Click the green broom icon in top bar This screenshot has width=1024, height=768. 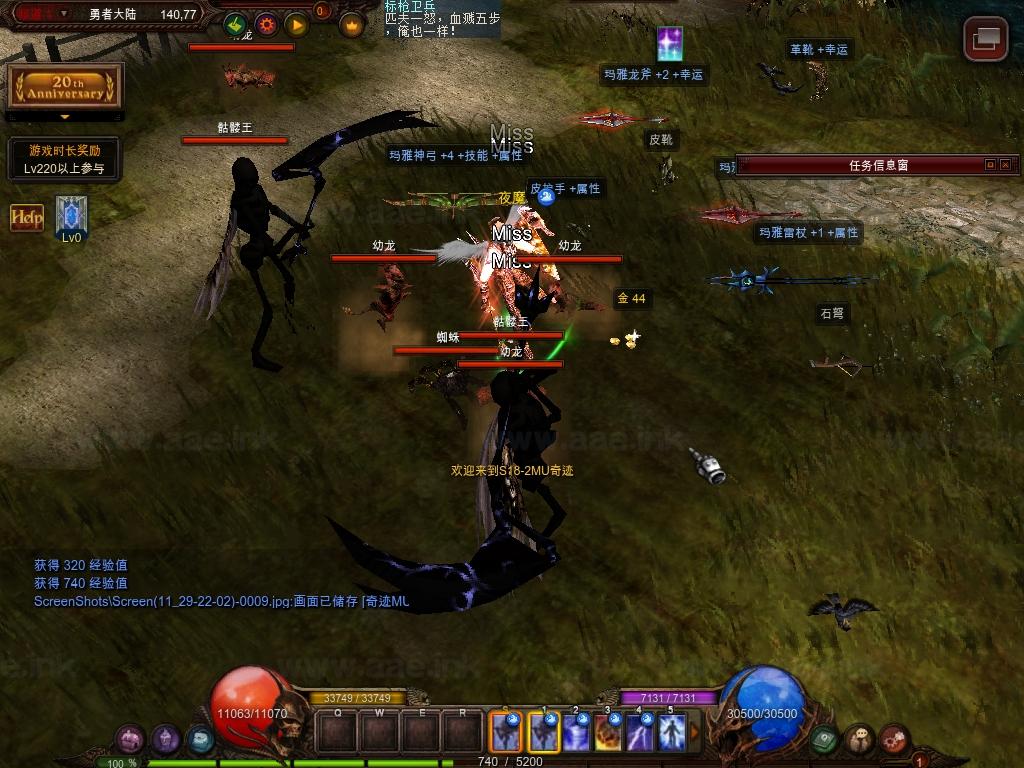pos(235,24)
